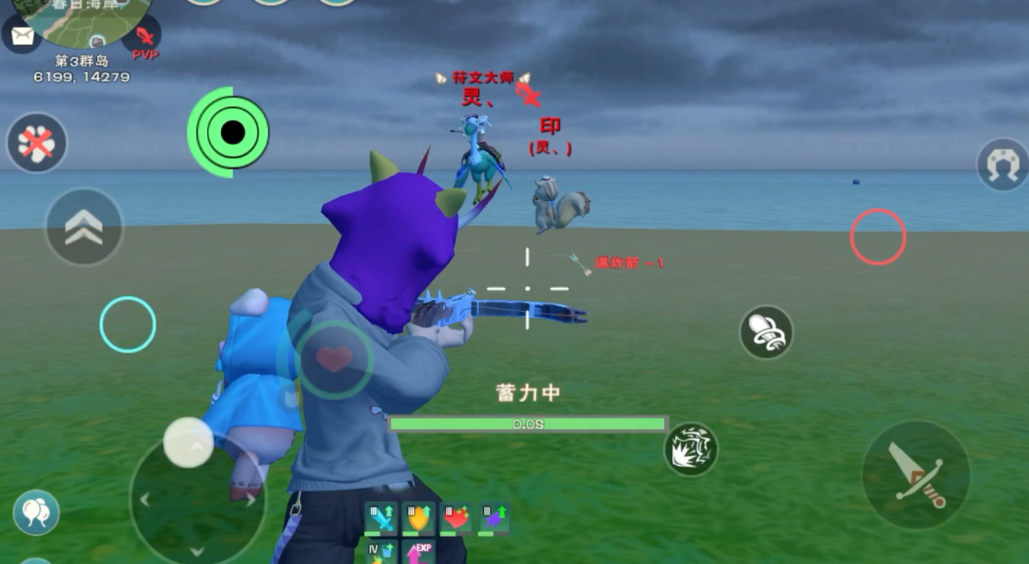Select the purple arrow speed buff icon

point(493,518)
